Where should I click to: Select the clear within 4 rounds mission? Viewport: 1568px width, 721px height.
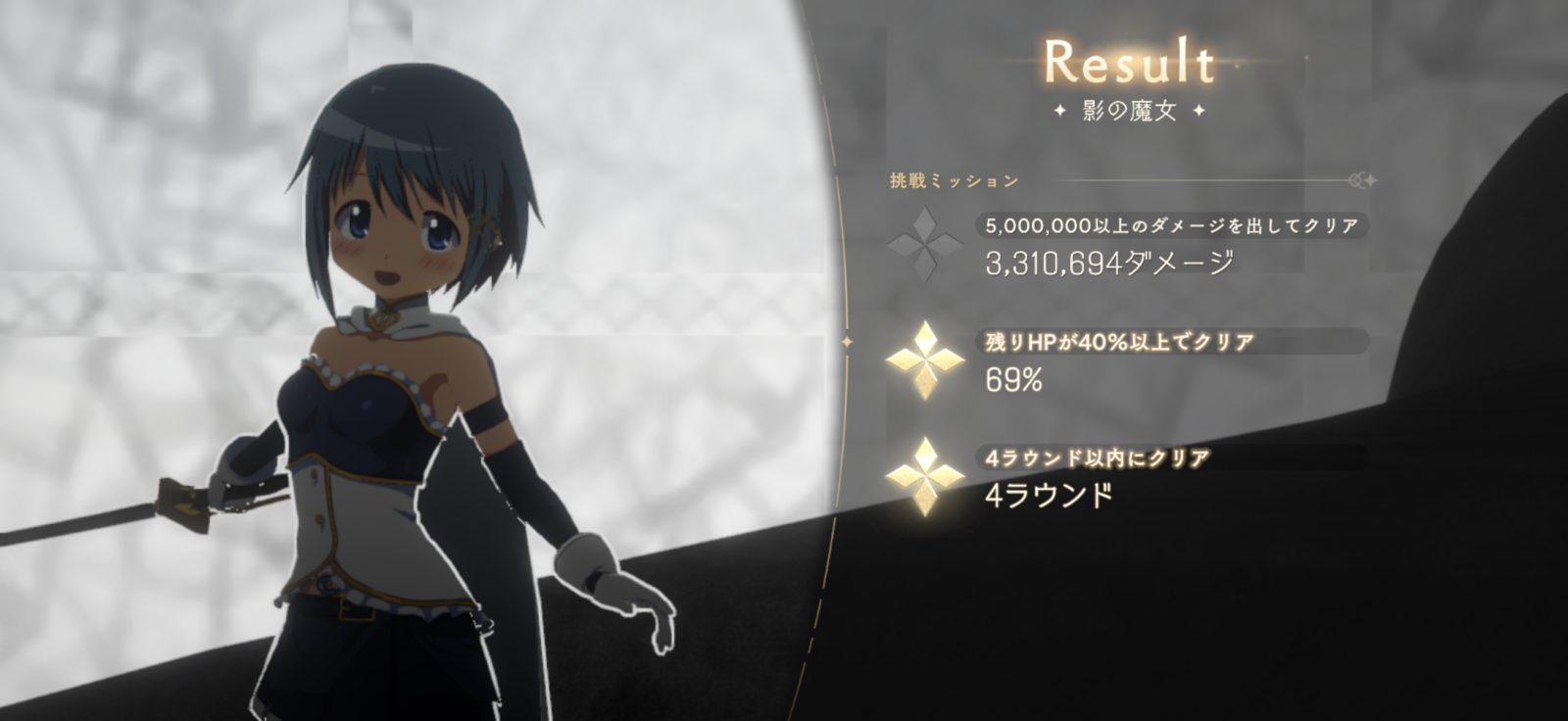[x=1098, y=457]
